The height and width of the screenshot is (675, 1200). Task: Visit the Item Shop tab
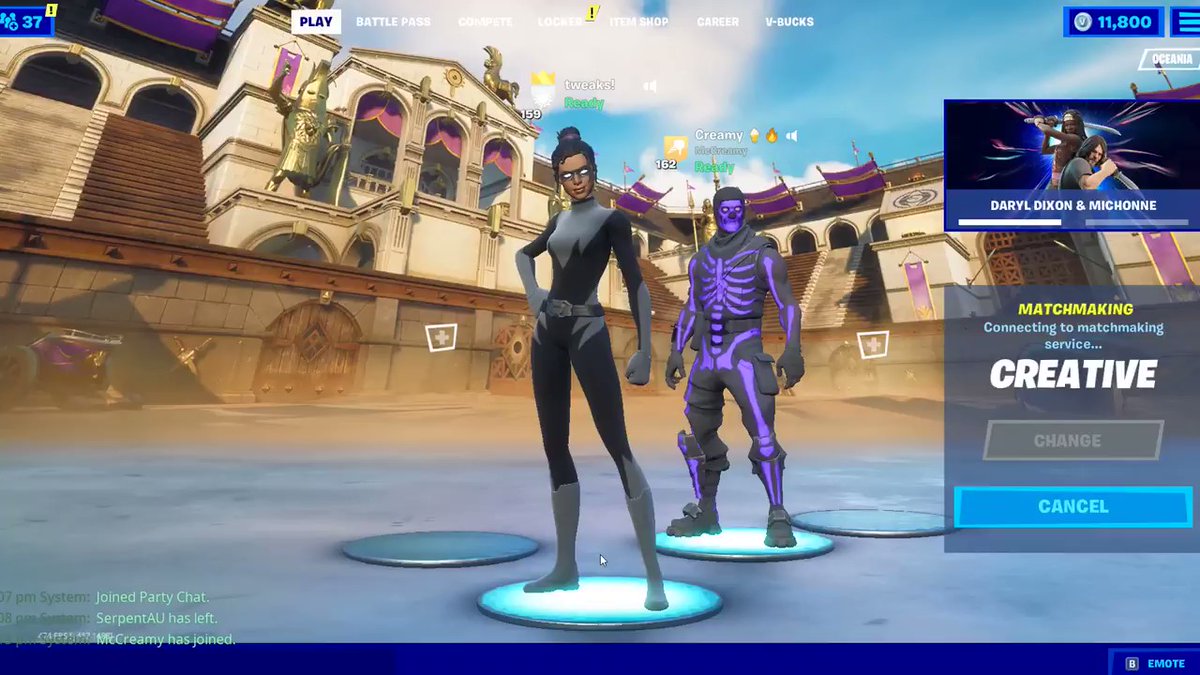(x=639, y=22)
